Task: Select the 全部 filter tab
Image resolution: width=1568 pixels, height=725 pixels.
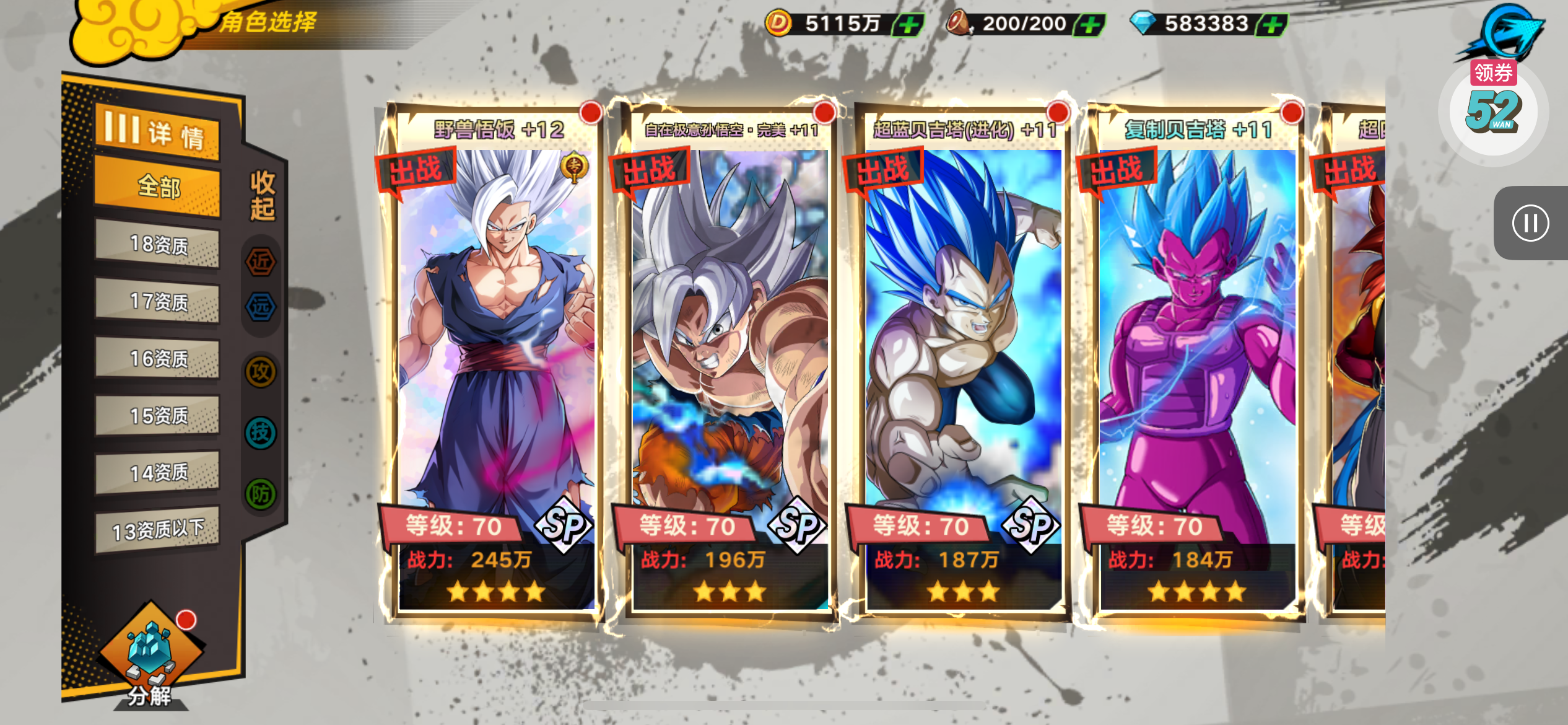Action: point(158,187)
